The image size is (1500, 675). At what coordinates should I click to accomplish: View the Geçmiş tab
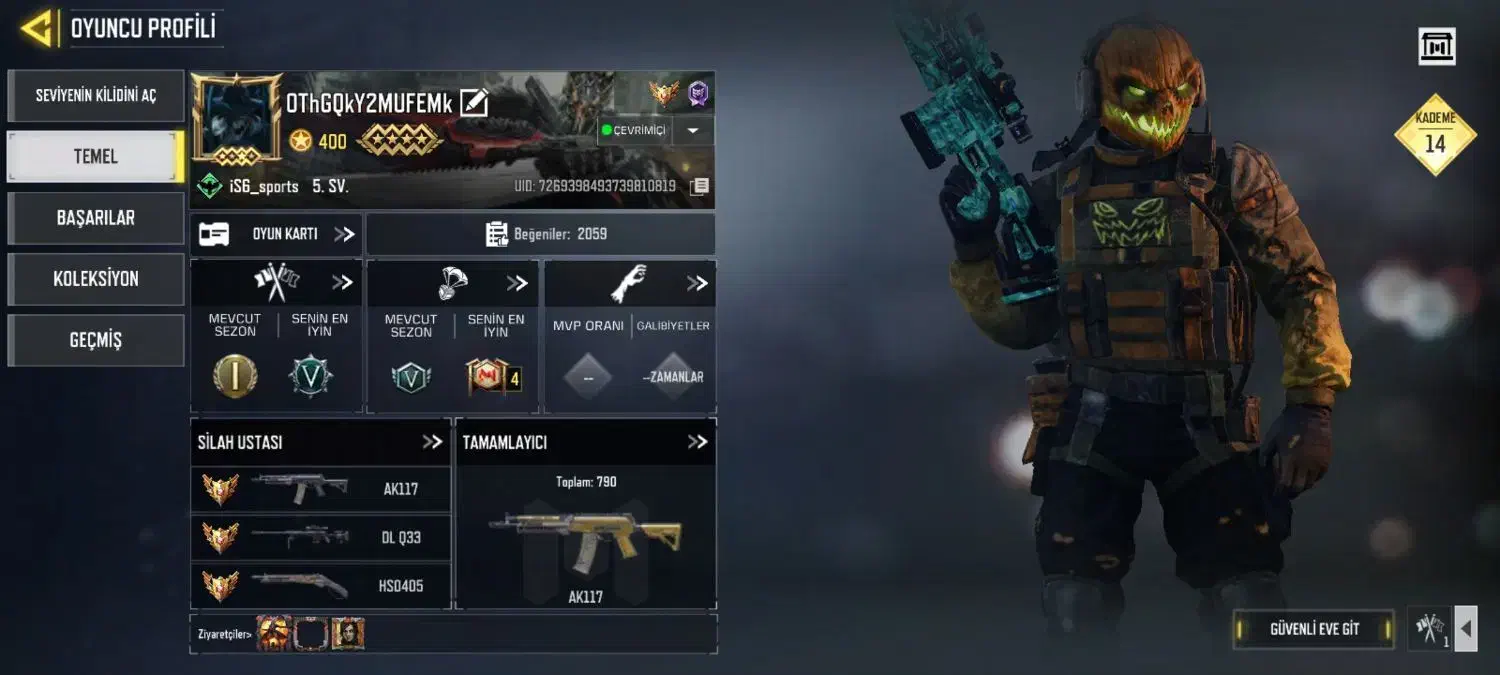tap(96, 340)
